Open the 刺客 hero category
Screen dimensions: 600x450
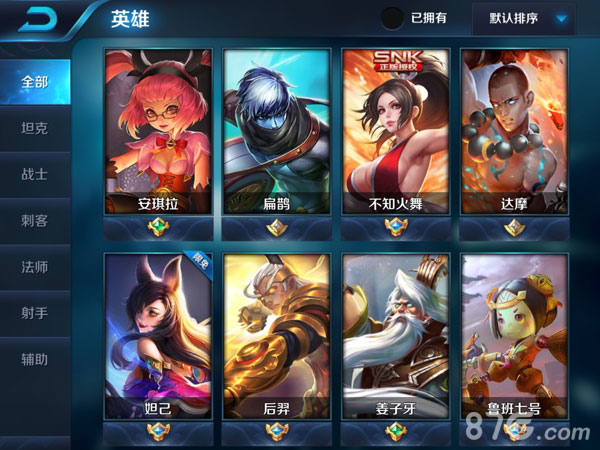(x=35, y=221)
